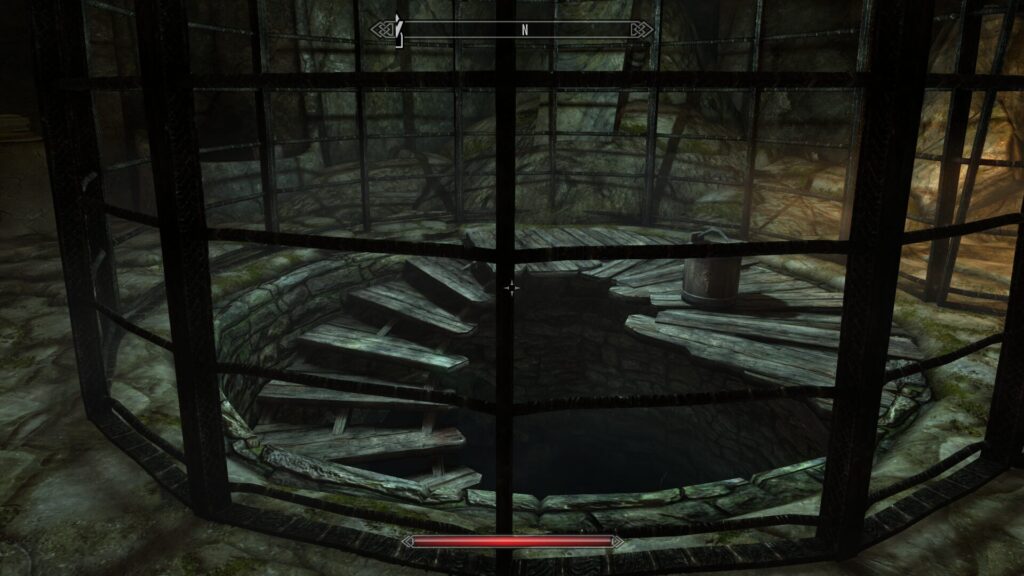The height and width of the screenshot is (576, 1024).
Task: Click the compass bar showing North
Action: coord(512,30)
